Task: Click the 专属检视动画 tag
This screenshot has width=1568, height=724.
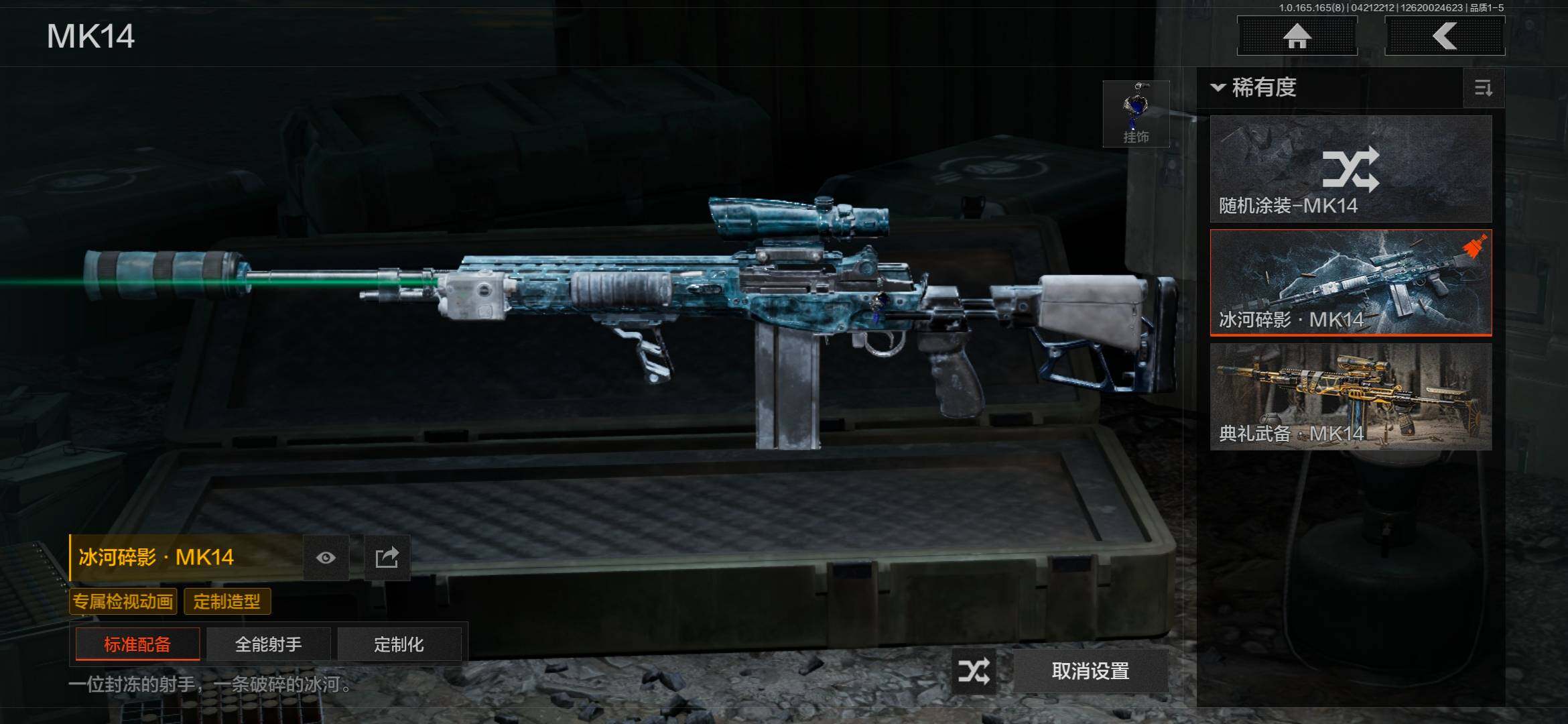Action: (123, 601)
